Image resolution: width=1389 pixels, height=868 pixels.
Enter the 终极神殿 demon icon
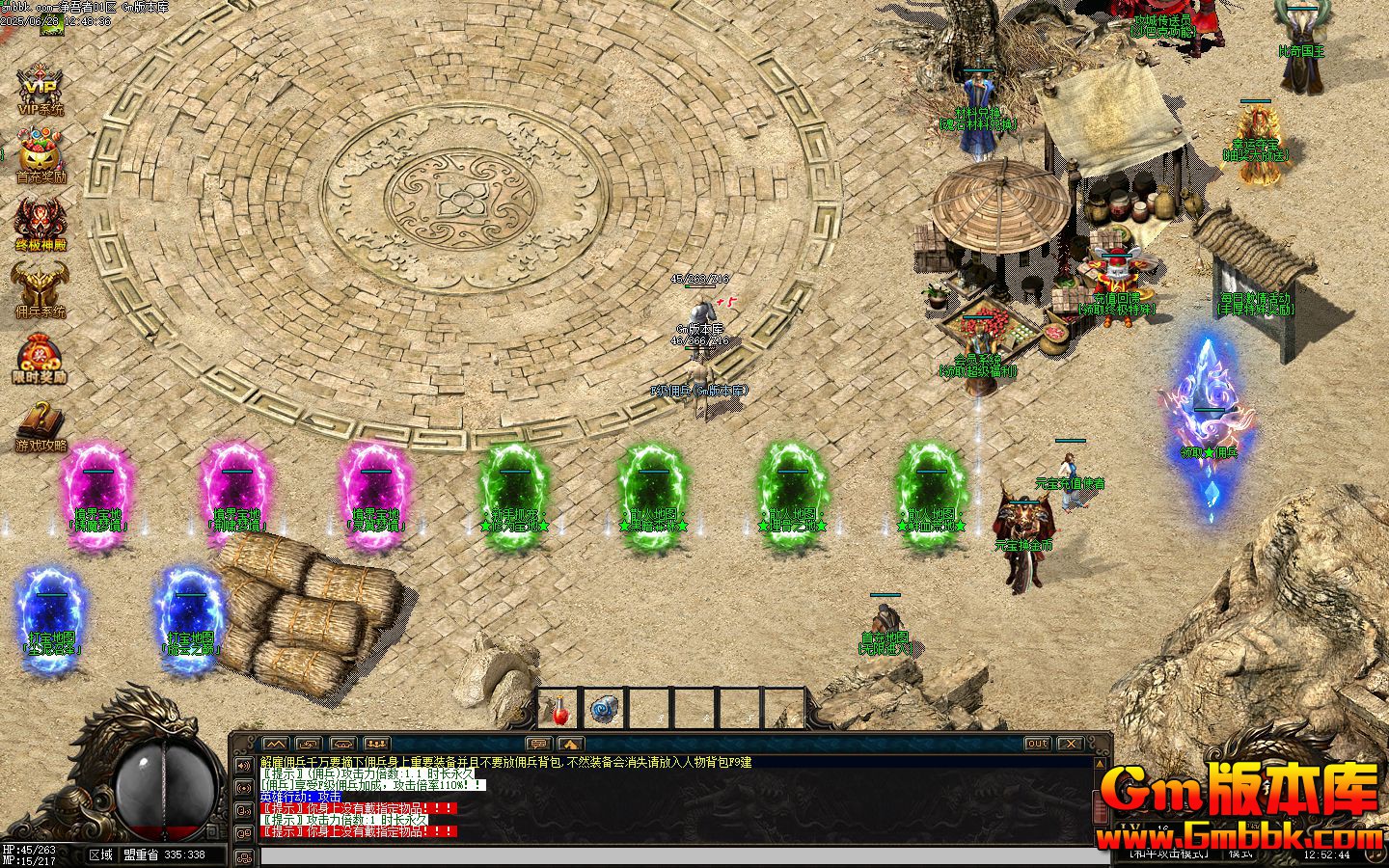41,225
